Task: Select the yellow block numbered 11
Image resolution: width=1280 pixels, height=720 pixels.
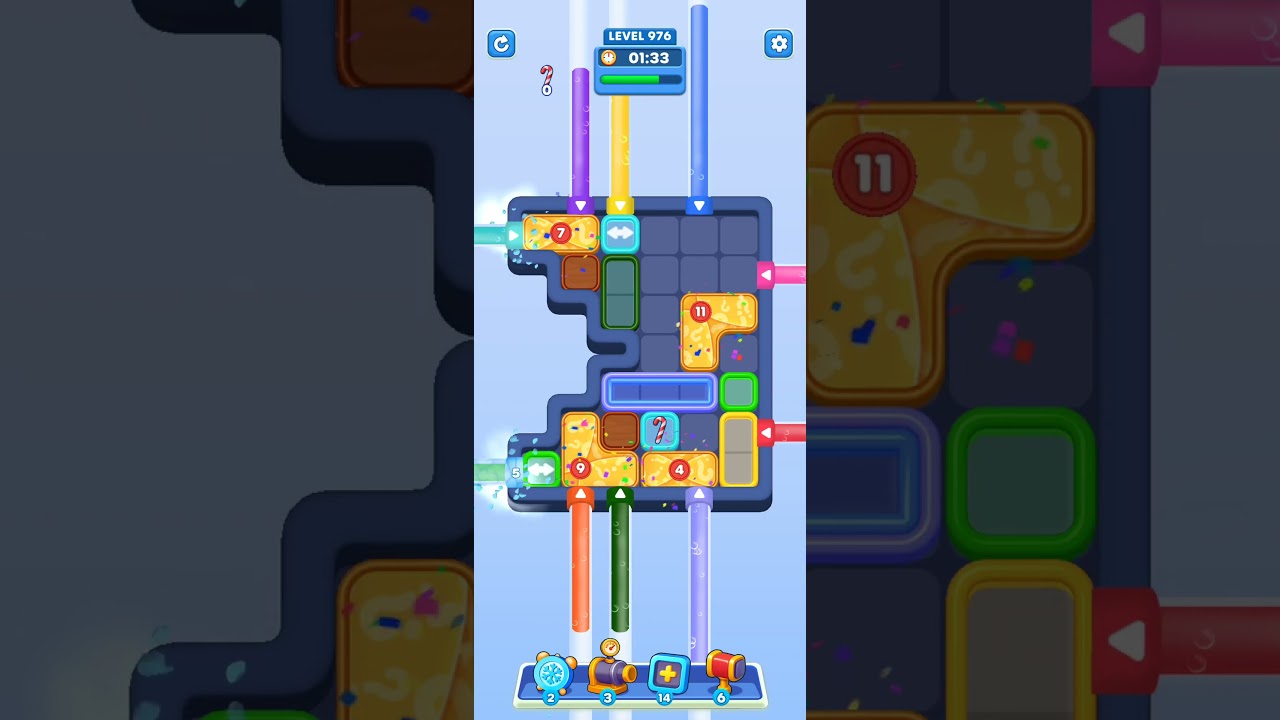Action: click(699, 312)
